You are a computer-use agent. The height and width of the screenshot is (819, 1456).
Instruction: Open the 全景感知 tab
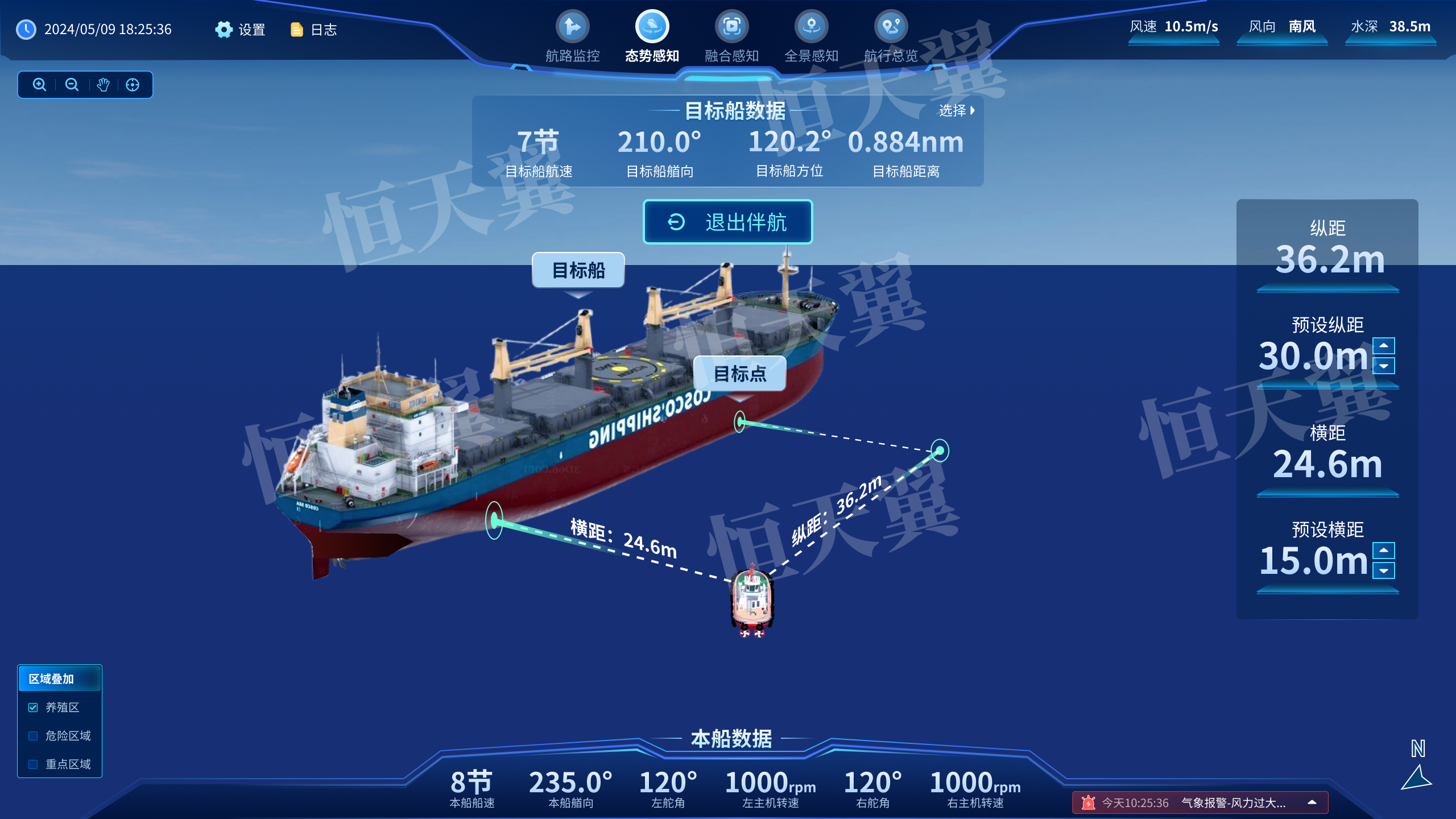pyautogui.click(x=811, y=36)
